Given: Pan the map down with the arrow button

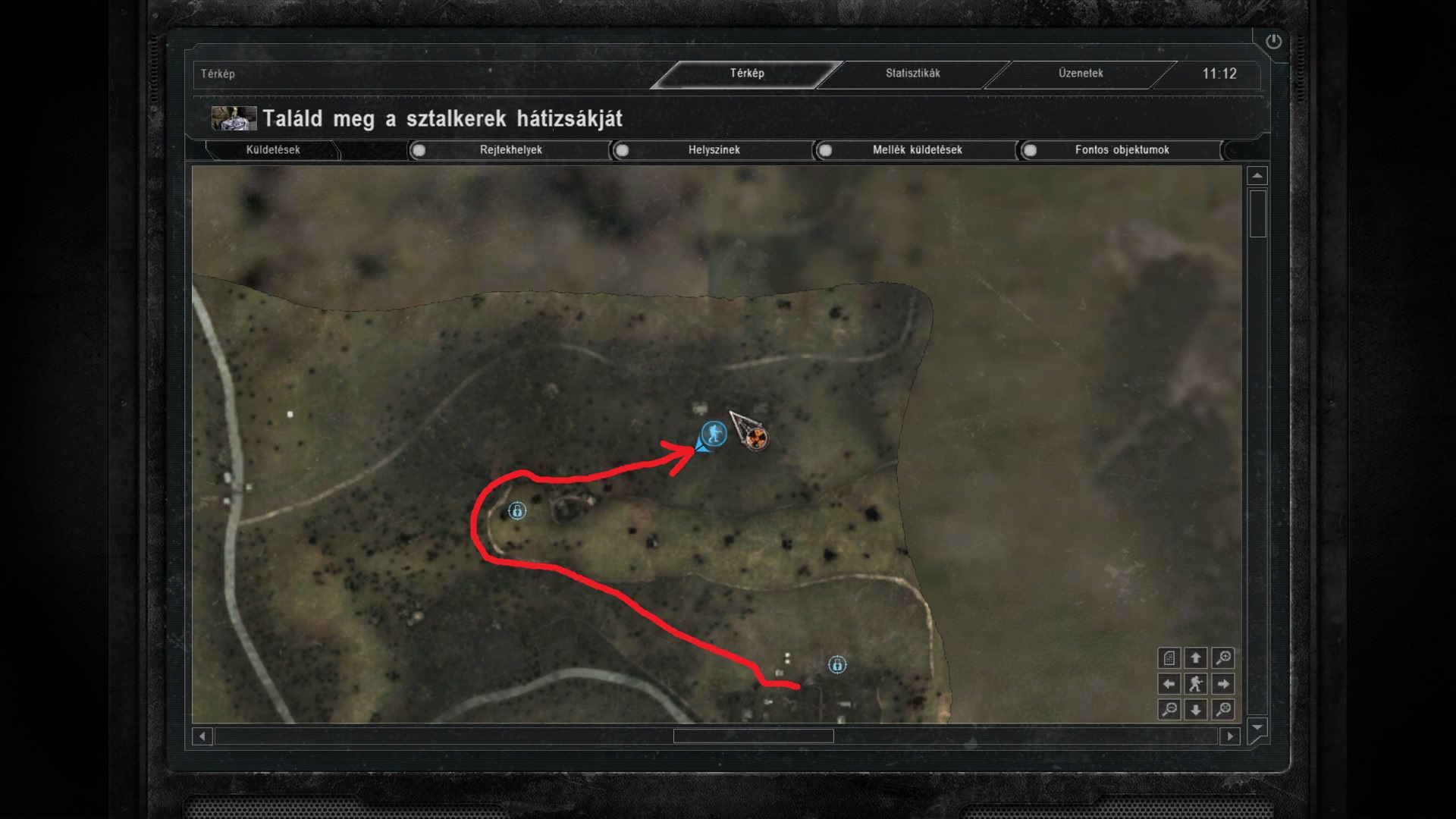Looking at the screenshot, I should [1196, 710].
